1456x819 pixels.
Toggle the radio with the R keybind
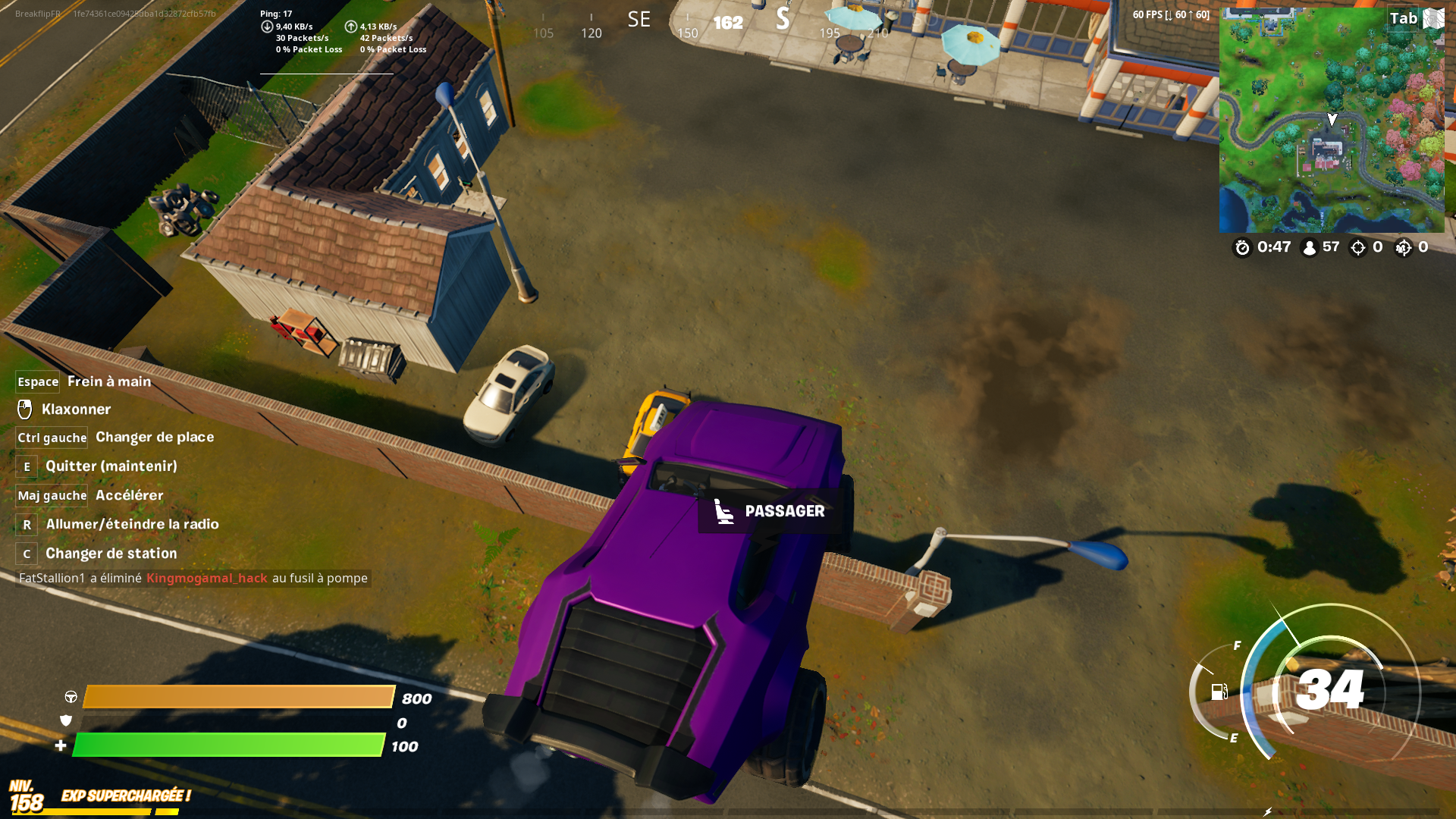point(27,524)
